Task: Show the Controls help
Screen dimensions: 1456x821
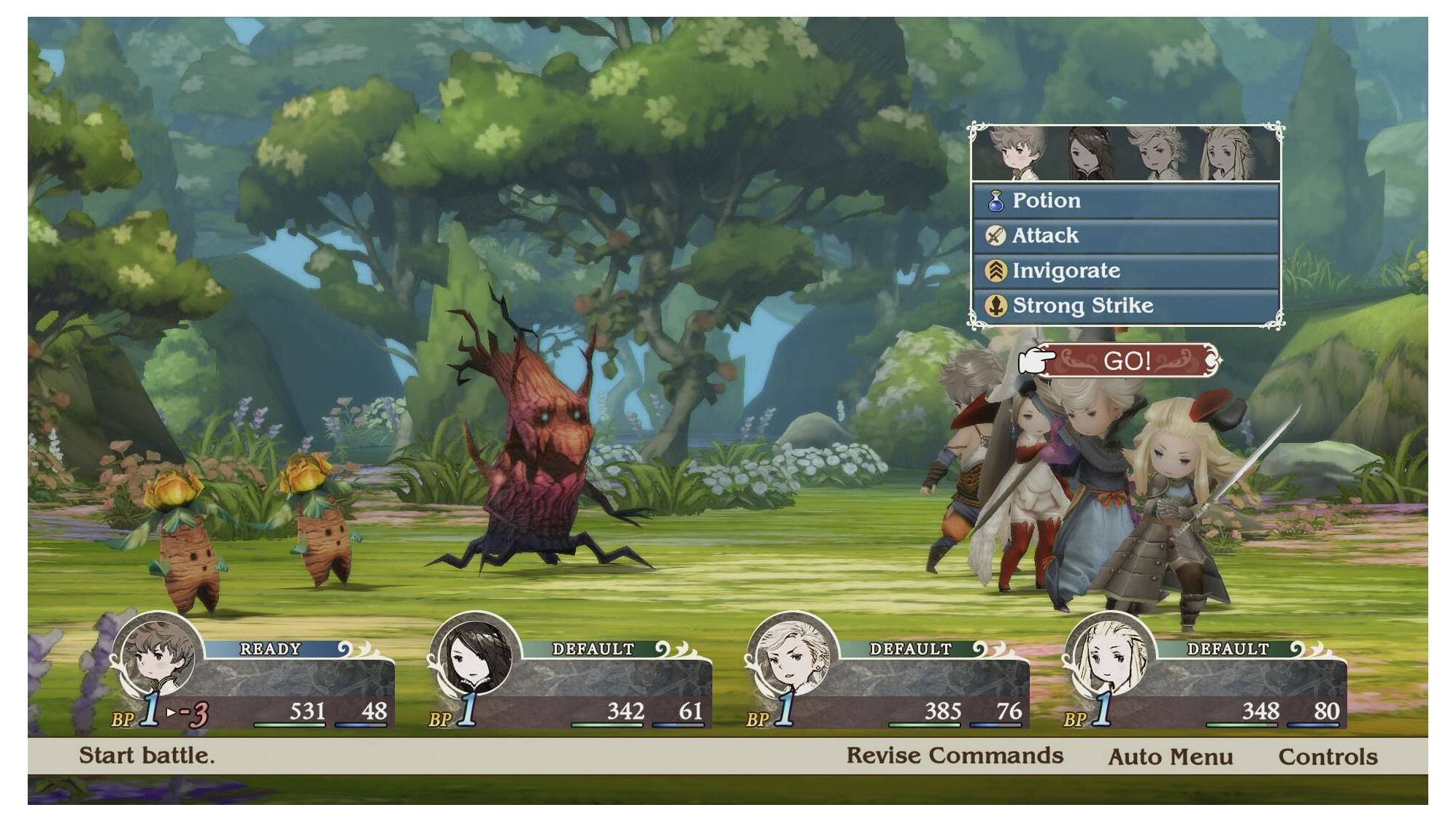Action: (x=1328, y=757)
